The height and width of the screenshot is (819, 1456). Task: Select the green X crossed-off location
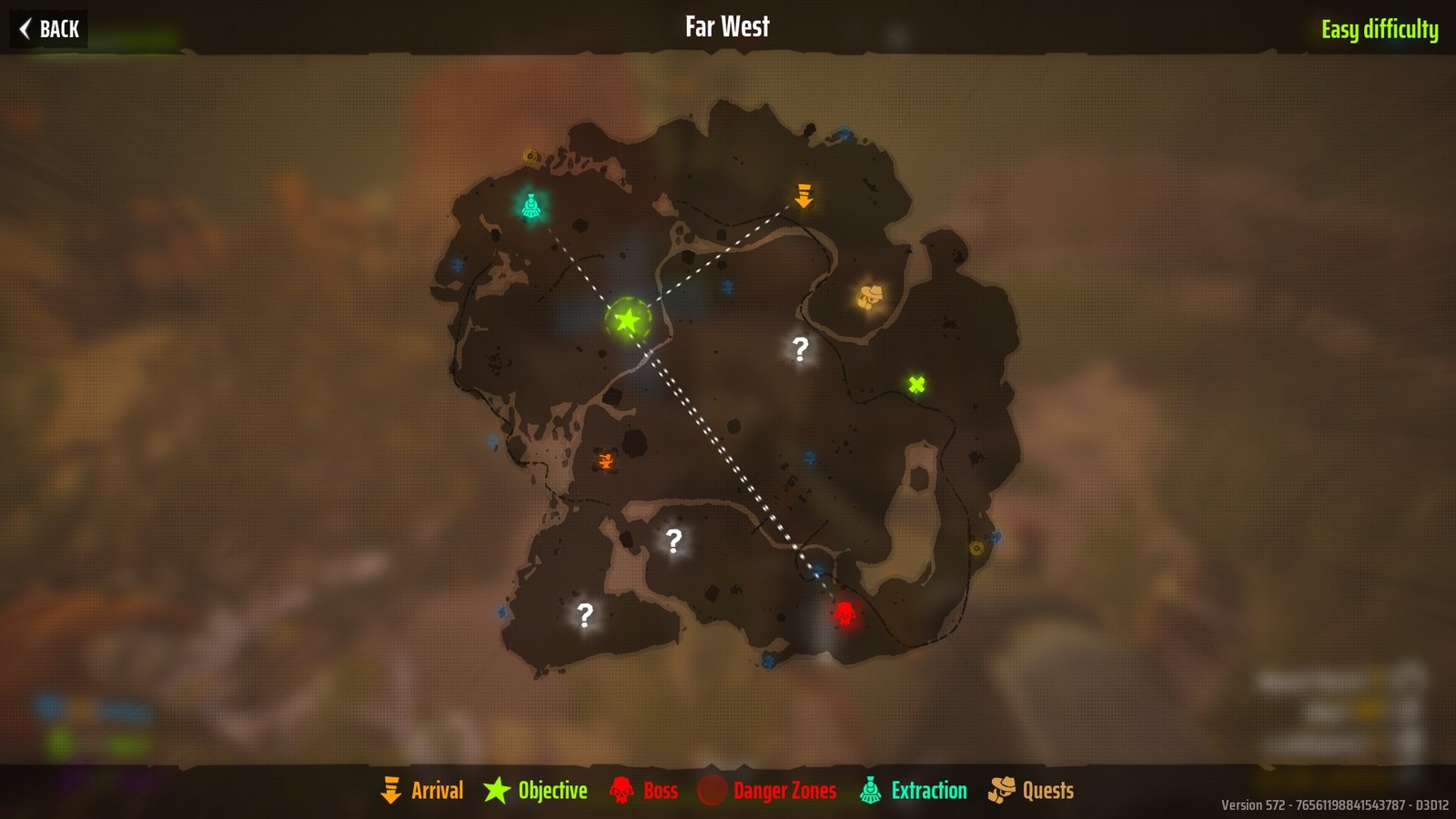pos(917,383)
